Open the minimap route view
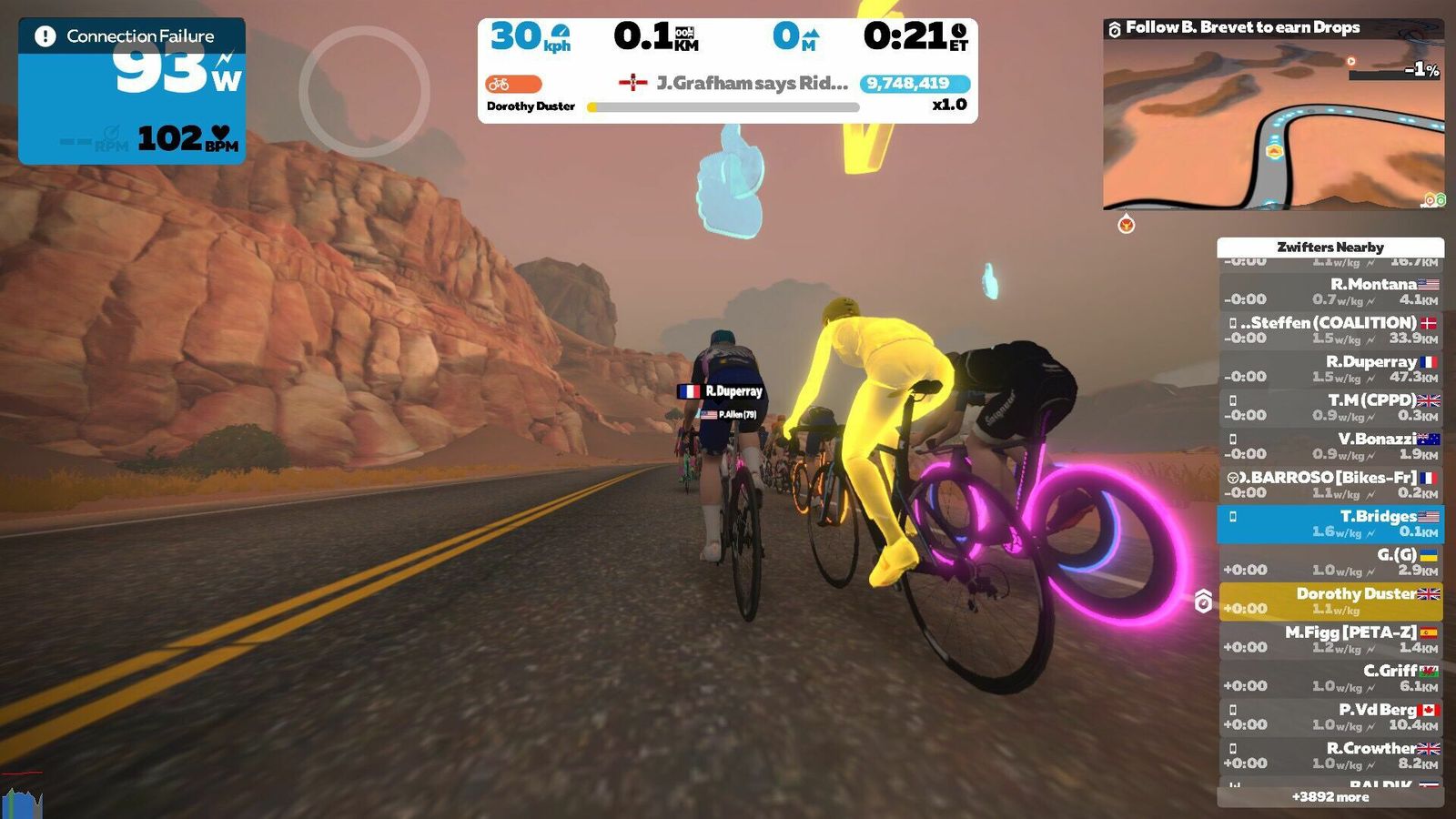The height and width of the screenshot is (819, 1456). [x=1273, y=123]
